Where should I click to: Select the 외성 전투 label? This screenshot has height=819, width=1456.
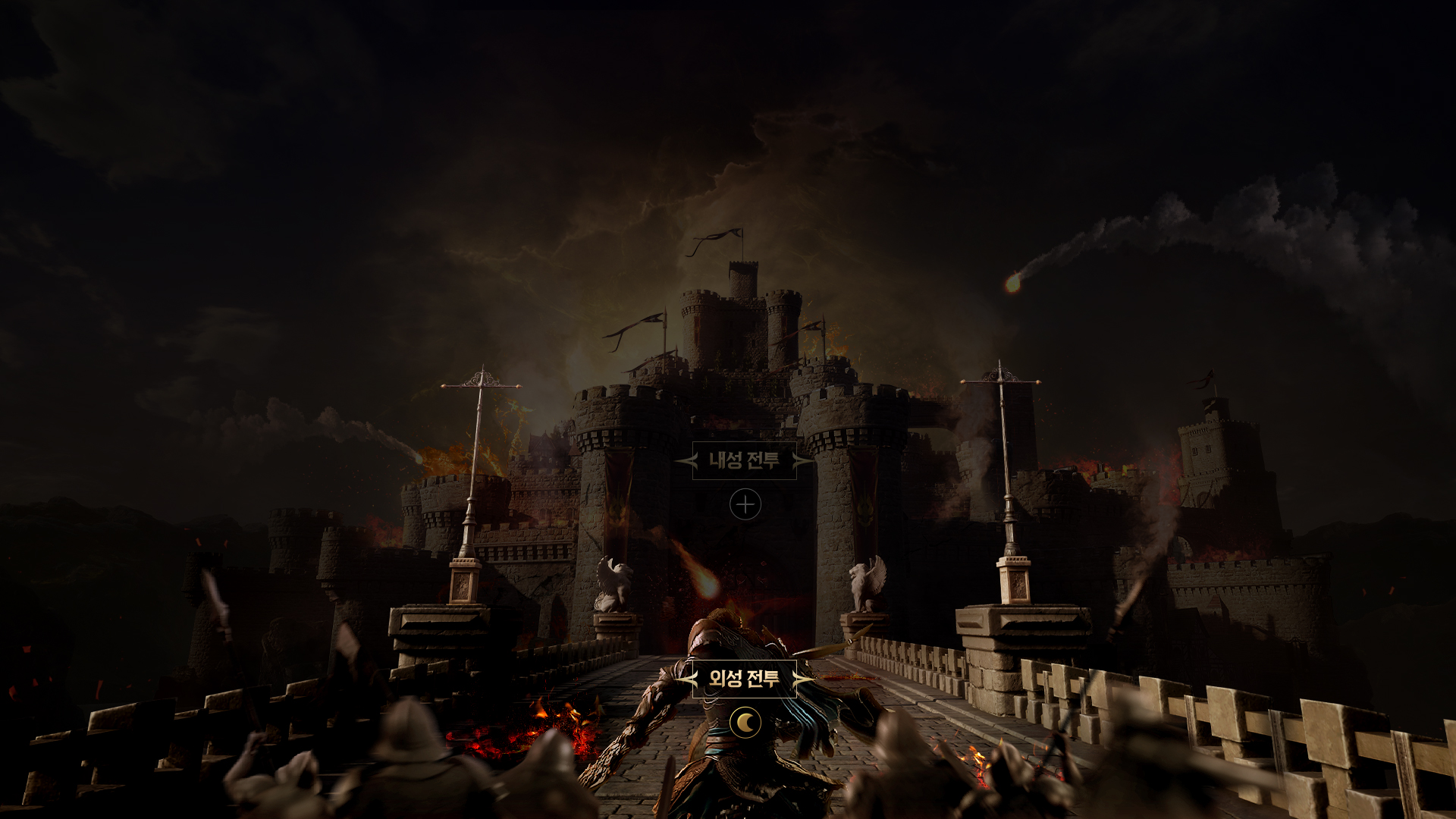(744, 678)
